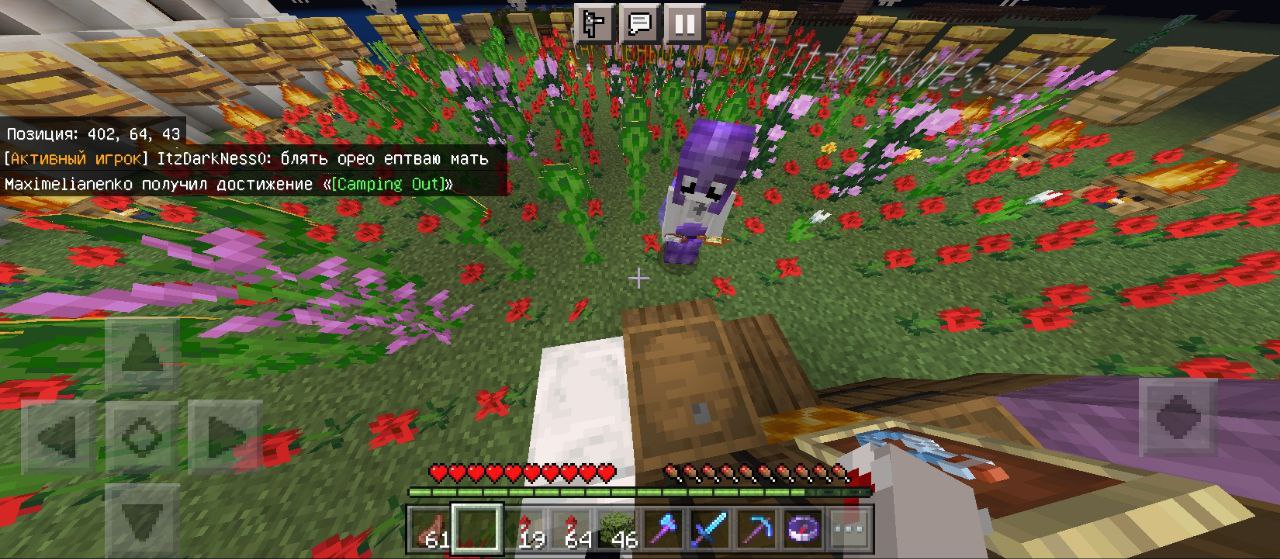
Task: Select the firework rocket stack of 19
Action: pyautogui.click(x=527, y=528)
